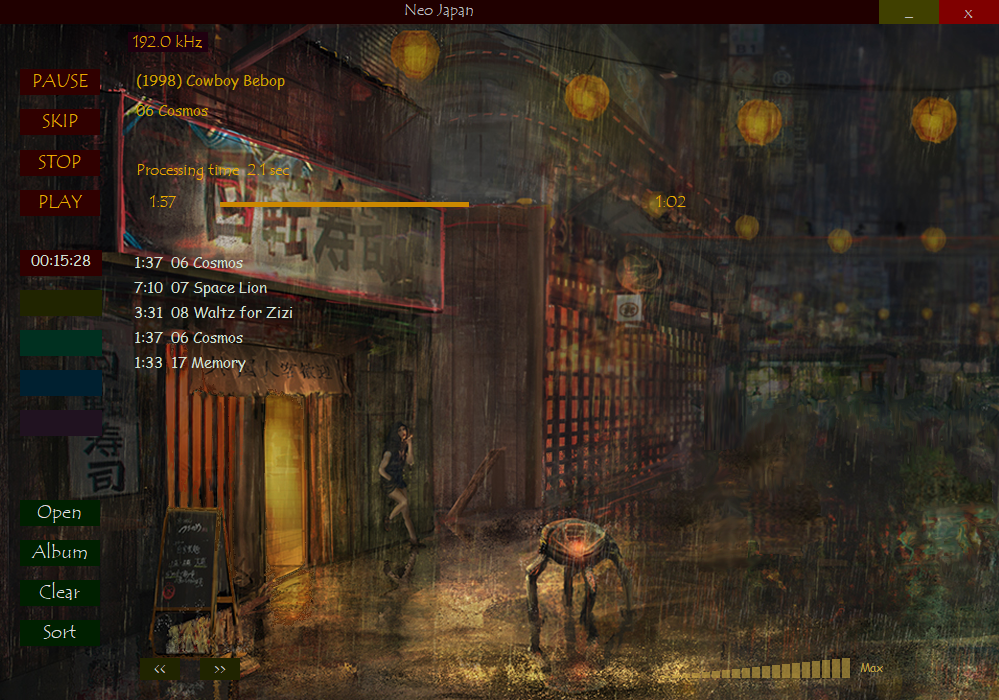Pick the 17 Memory playlist entry

[x=207, y=363]
